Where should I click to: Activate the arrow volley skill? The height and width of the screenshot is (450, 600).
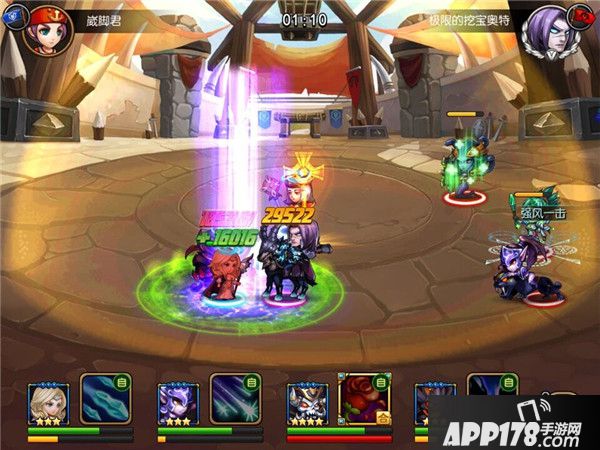(x=235, y=399)
